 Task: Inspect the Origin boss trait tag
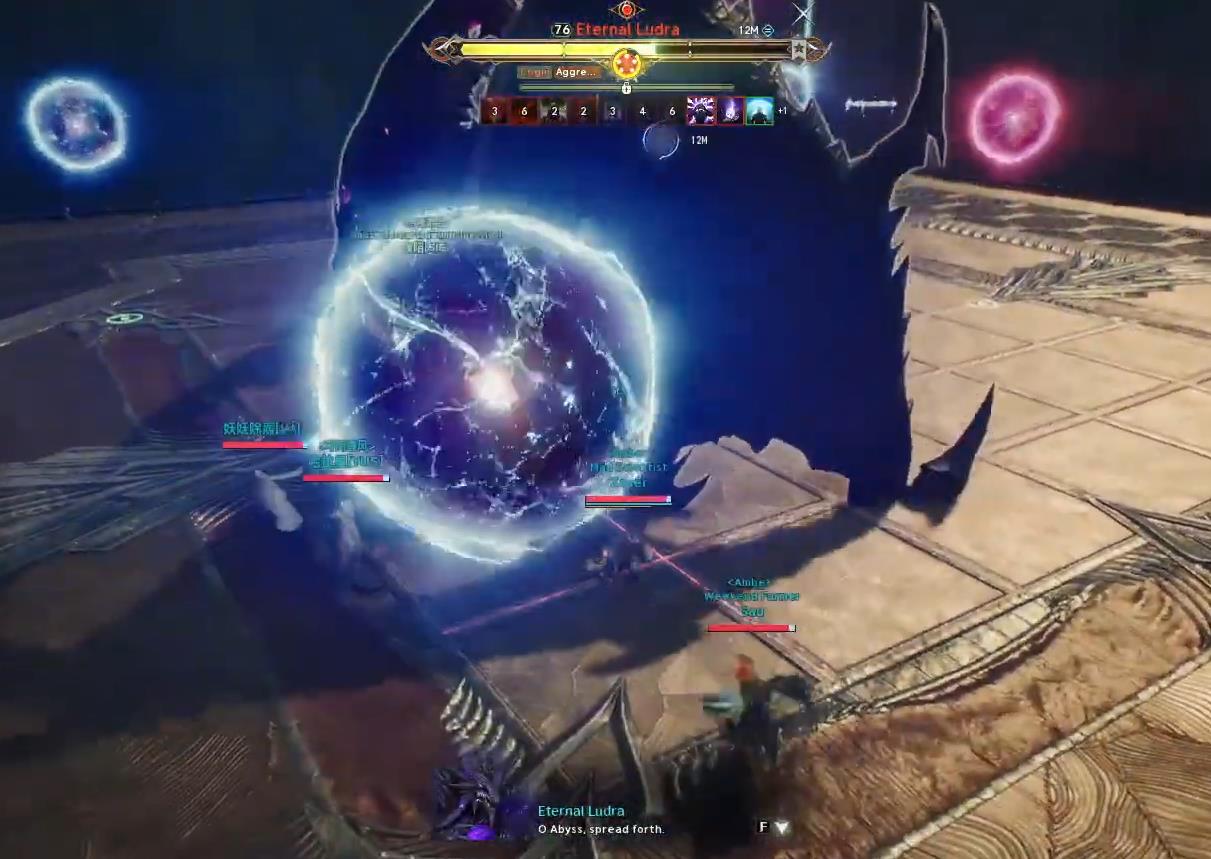535,72
